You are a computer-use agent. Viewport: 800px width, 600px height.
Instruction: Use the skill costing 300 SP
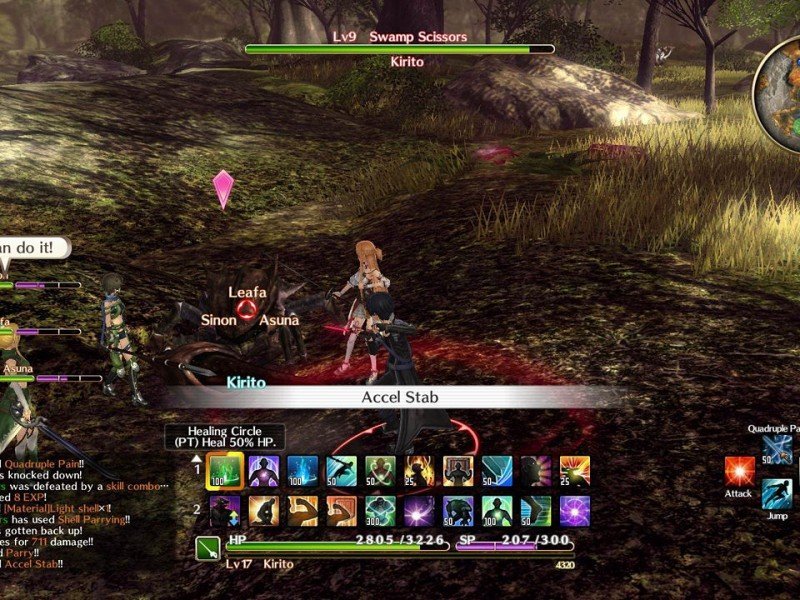tap(380, 511)
